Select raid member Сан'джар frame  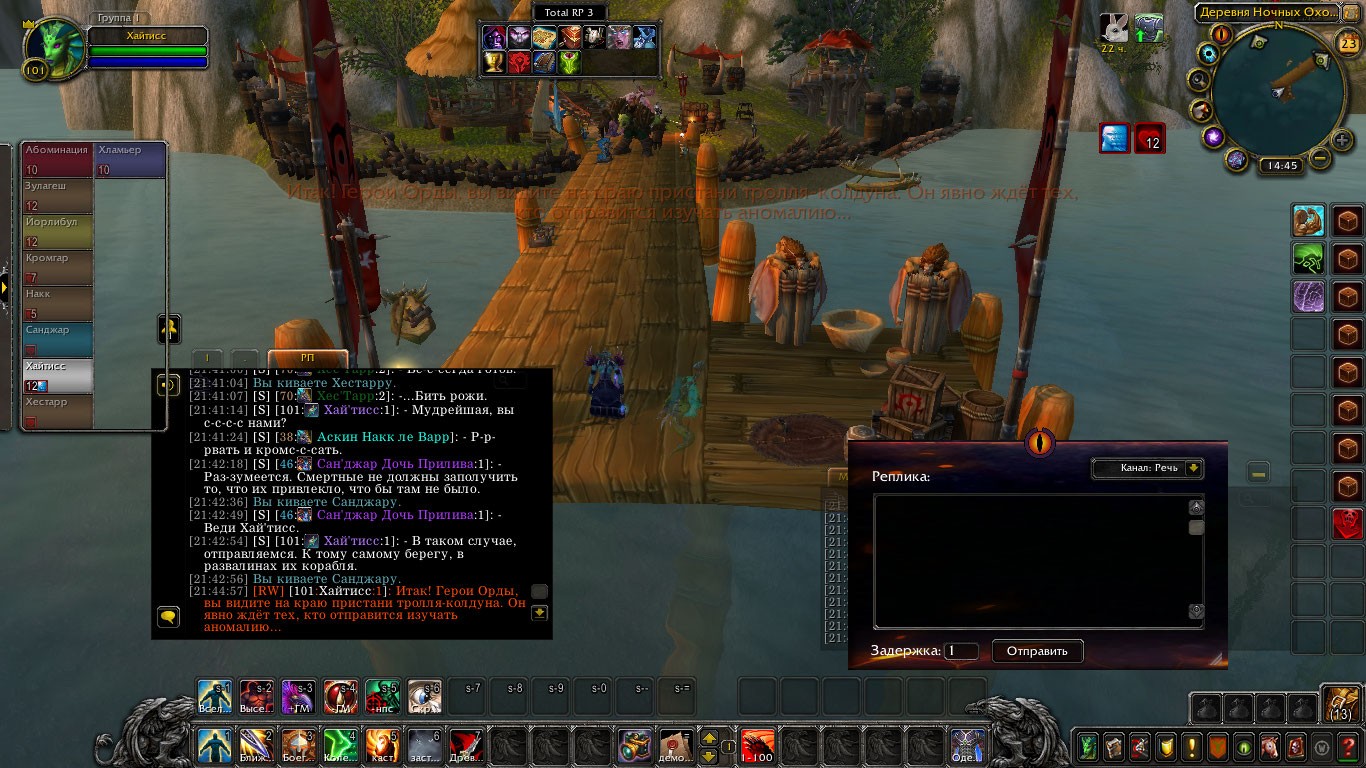pyautogui.click(x=57, y=339)
